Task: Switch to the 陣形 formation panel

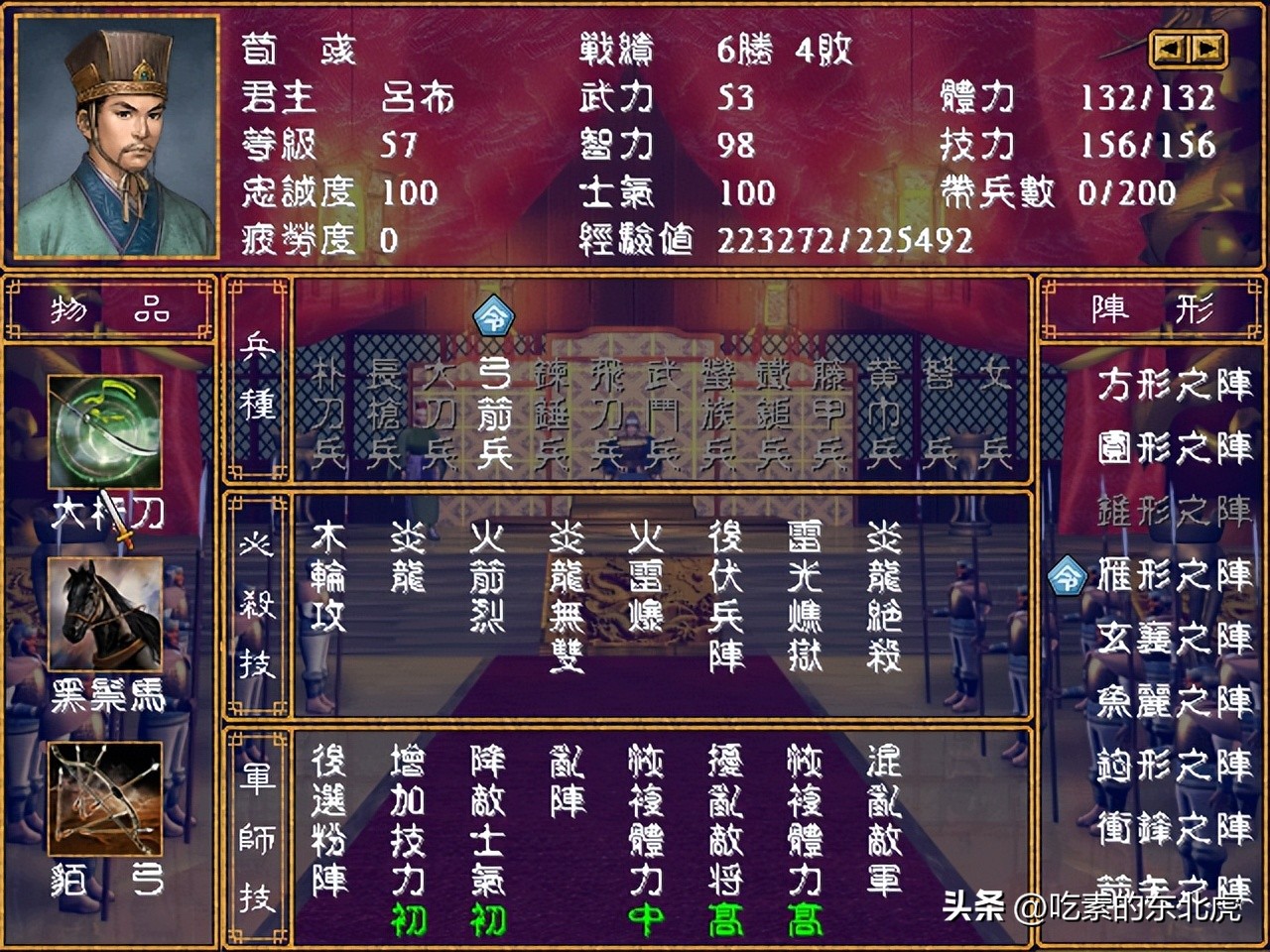Action: coord(1151,308)
